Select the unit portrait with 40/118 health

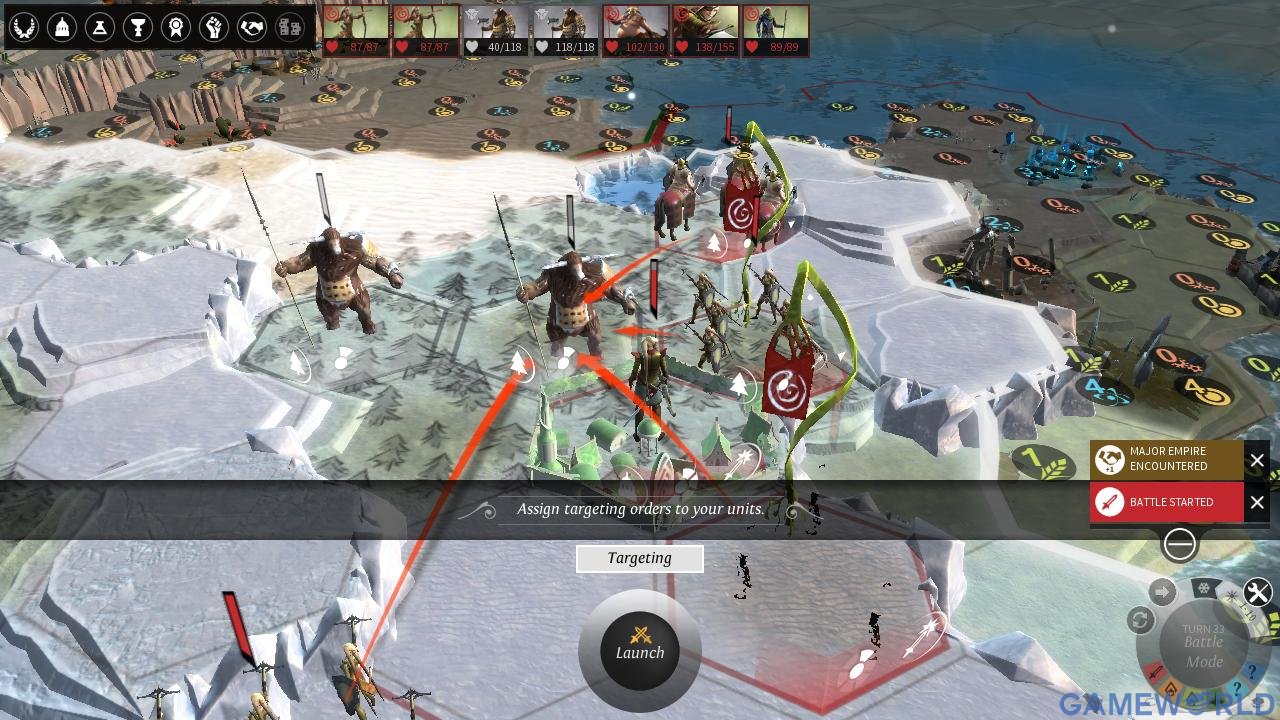(496, 30)
